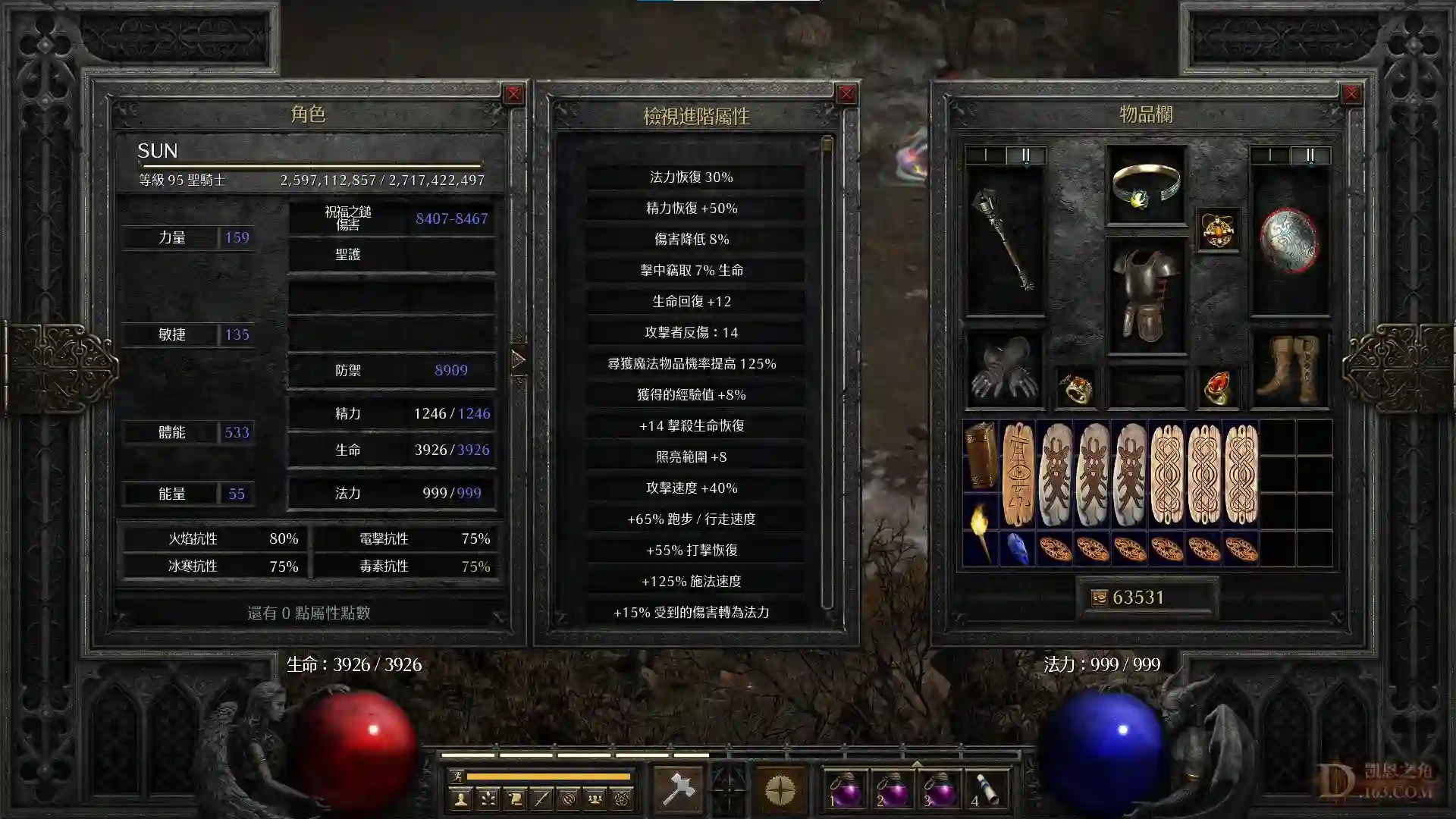Open the chat quill icon

click(x=543, y=798)
